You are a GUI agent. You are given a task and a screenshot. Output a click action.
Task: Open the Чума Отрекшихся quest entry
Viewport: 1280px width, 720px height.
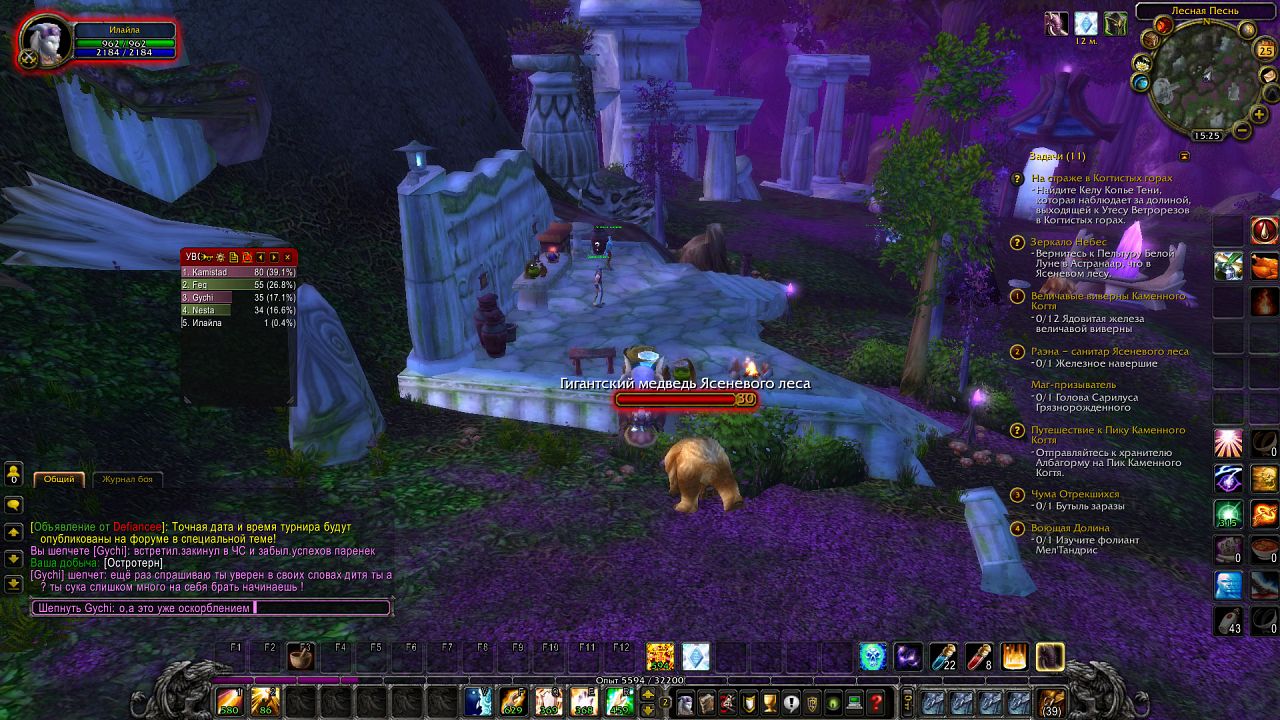pos(1075,494)
